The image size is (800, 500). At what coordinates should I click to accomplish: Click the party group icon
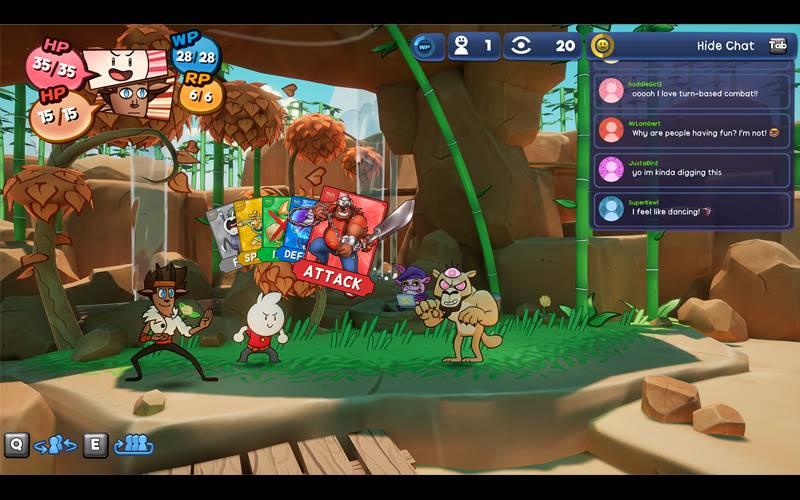[133, 445]
